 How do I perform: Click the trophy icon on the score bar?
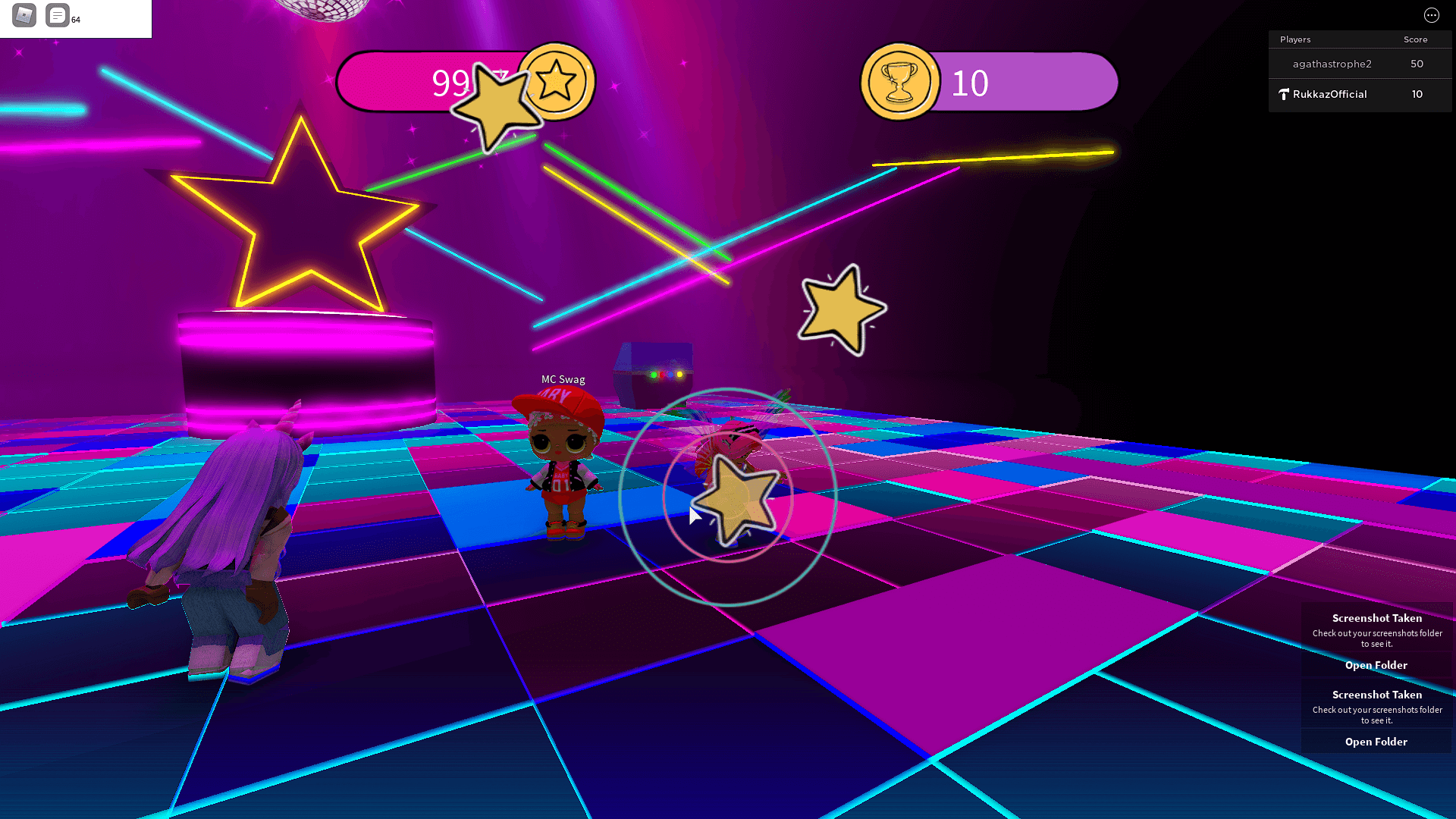coord(899,81)
